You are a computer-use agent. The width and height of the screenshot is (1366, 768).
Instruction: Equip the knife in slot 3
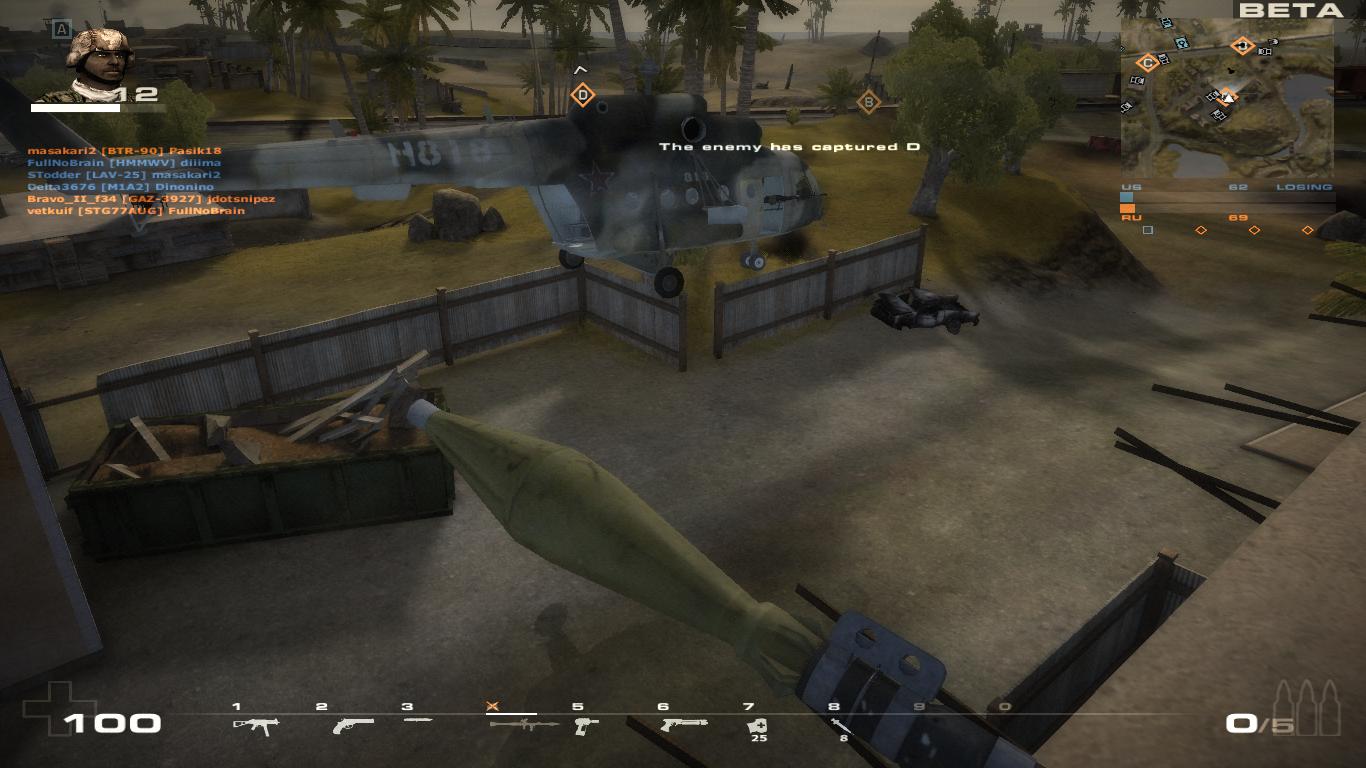point(418,720)
